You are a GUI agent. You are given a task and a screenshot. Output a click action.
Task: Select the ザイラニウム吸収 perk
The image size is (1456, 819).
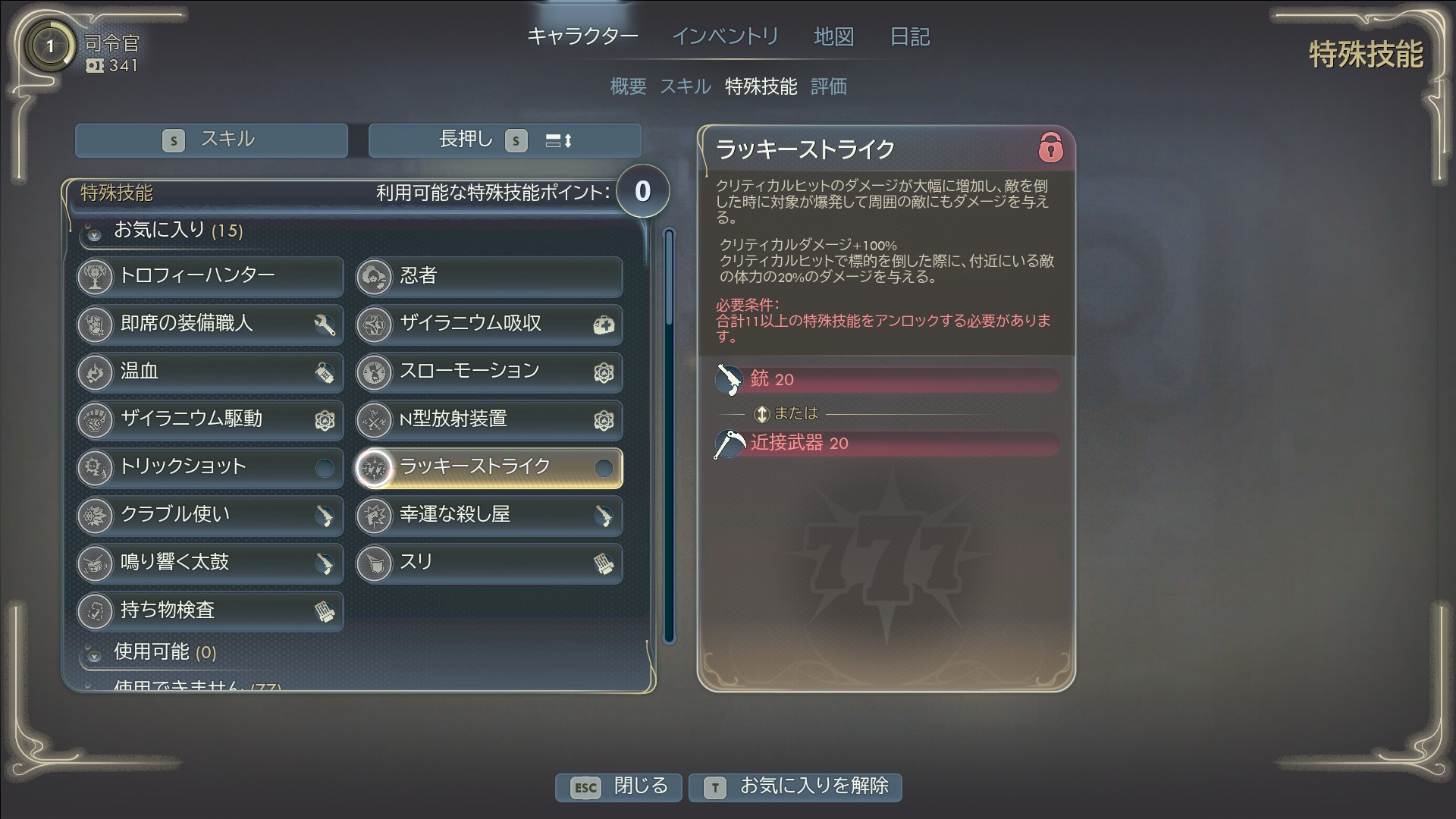pos(489,324)
